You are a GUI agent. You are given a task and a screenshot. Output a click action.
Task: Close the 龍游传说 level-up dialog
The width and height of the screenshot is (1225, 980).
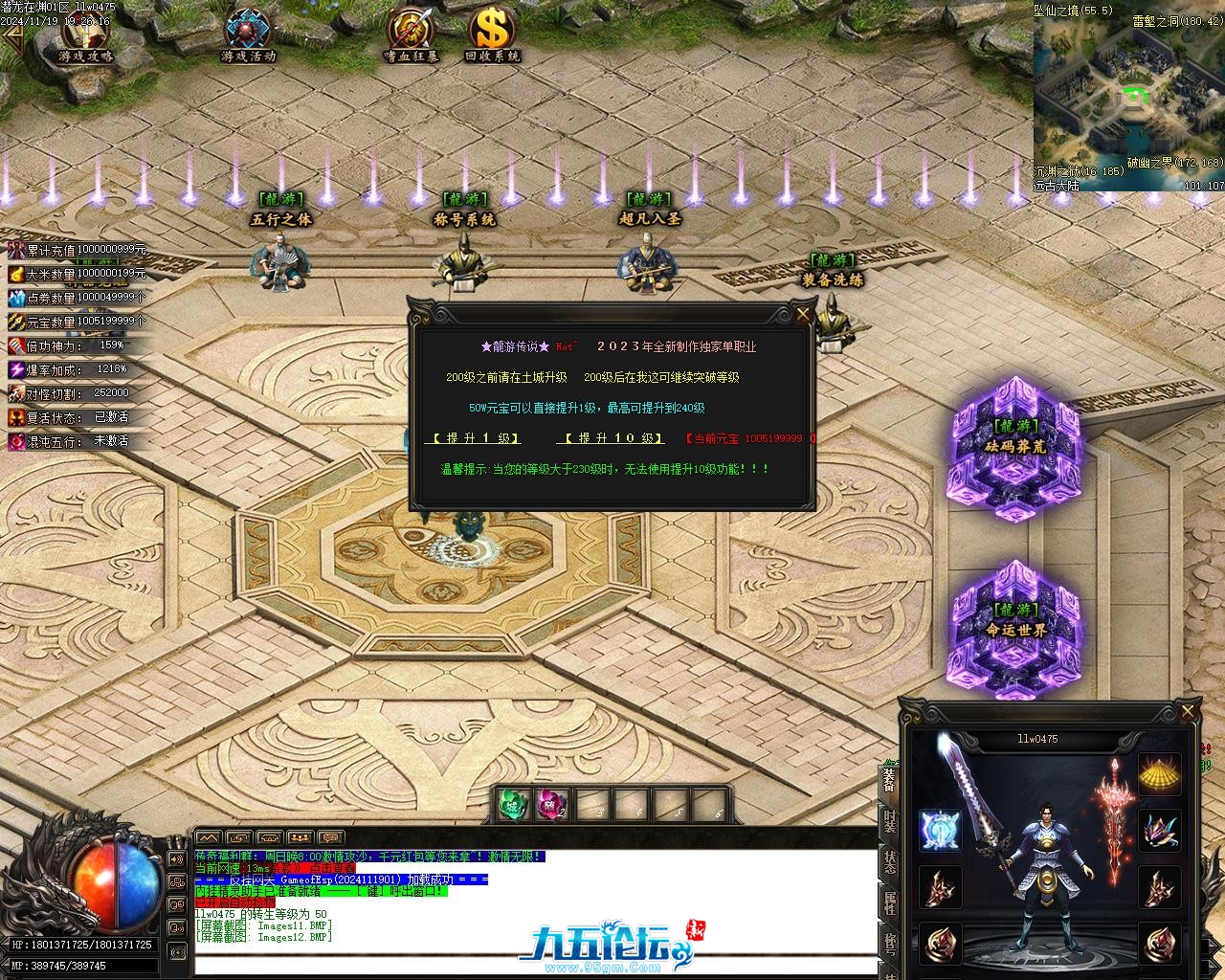803,314
